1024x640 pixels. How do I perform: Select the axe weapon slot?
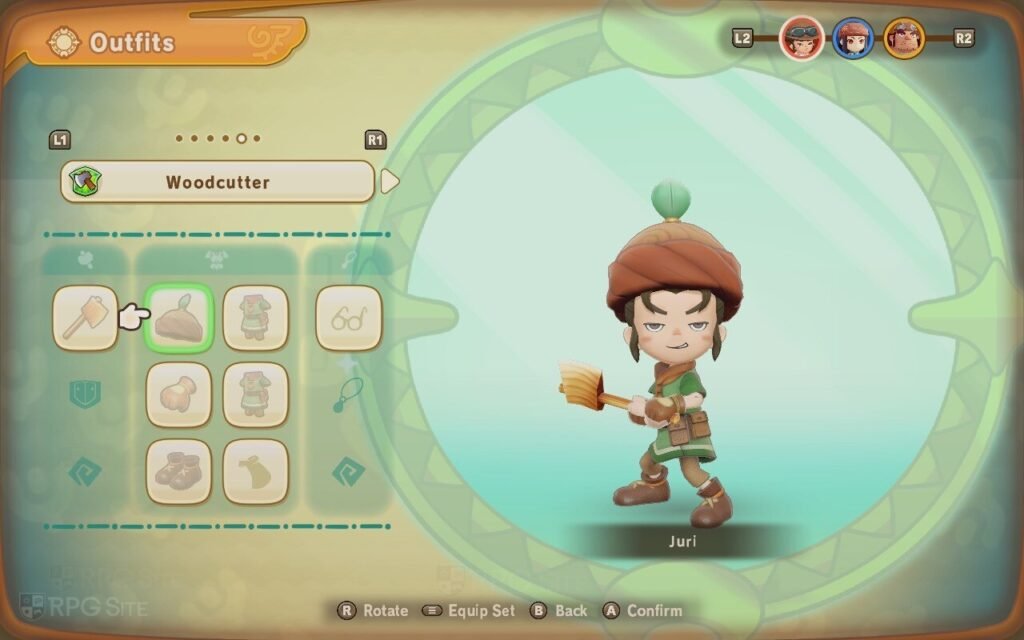point(85,318)
